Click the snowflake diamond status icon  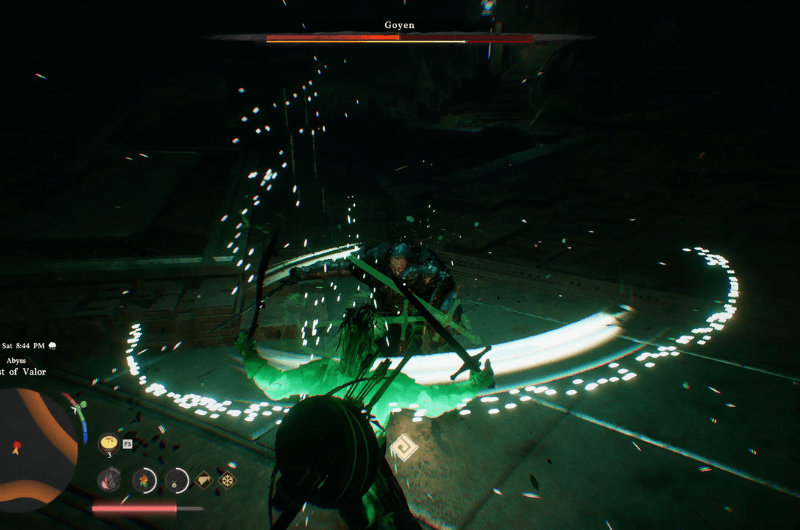coord(227,480)
